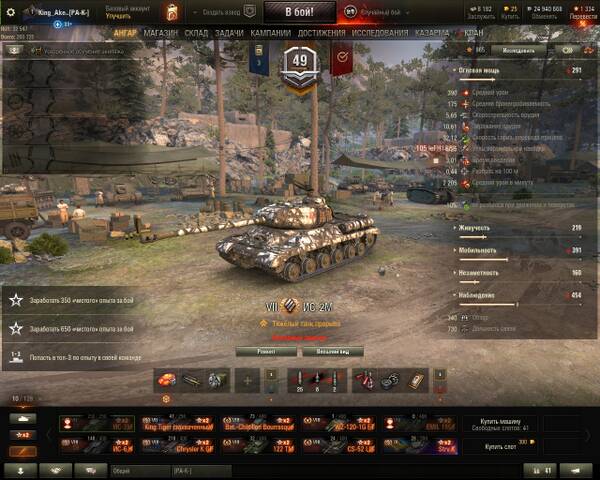Open the ЗАДАЧИ (Missions) tab
600x480 pixels.
point(229,33)
